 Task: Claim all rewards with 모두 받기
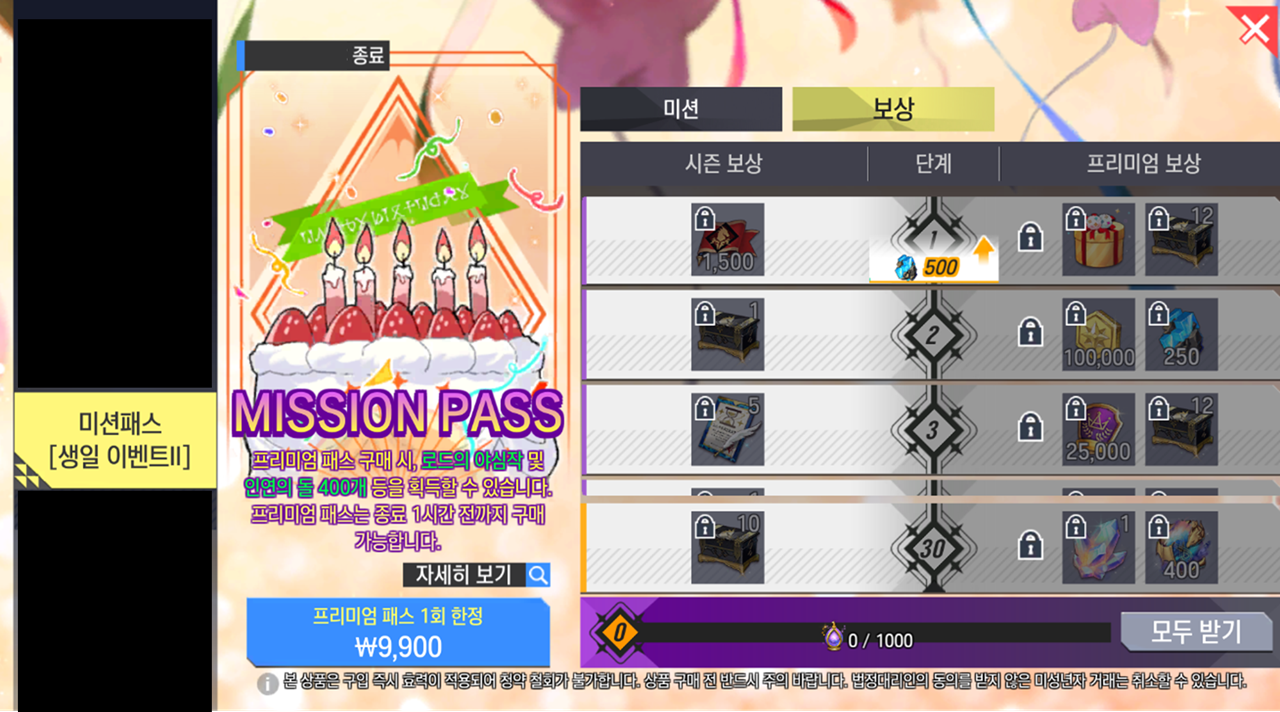click(1196, 632)
